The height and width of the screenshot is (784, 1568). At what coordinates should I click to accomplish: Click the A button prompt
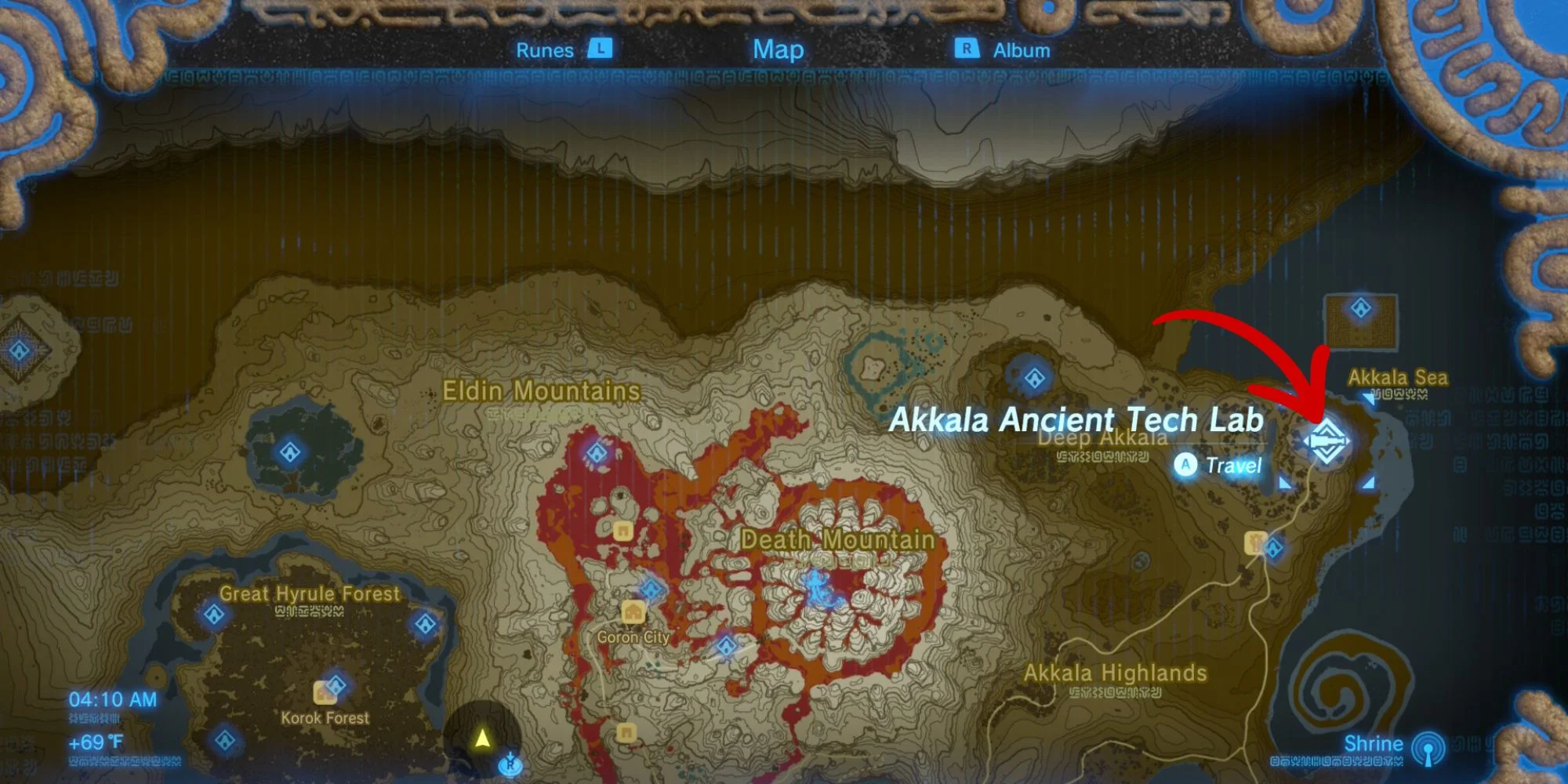(x=1185, y=466)
